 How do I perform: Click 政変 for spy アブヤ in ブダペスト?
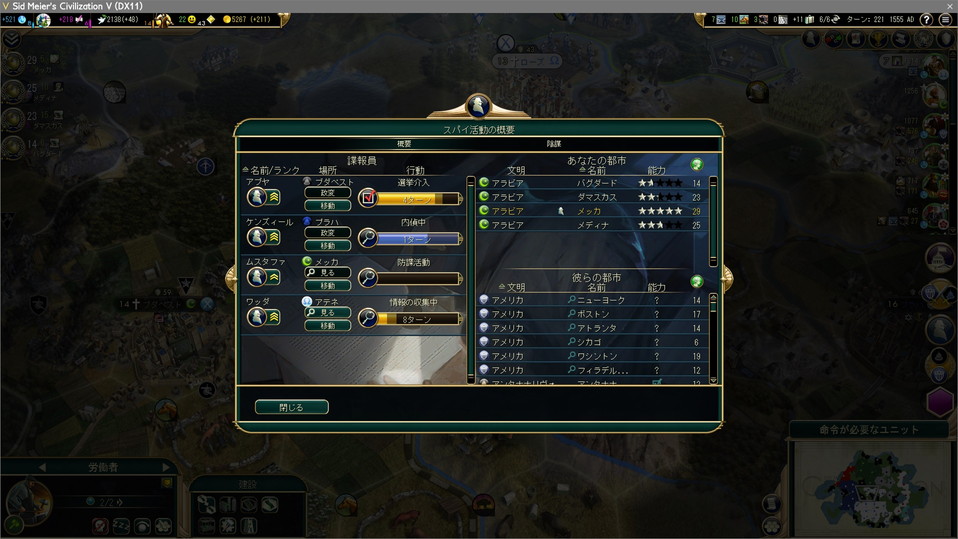point(328,193)
